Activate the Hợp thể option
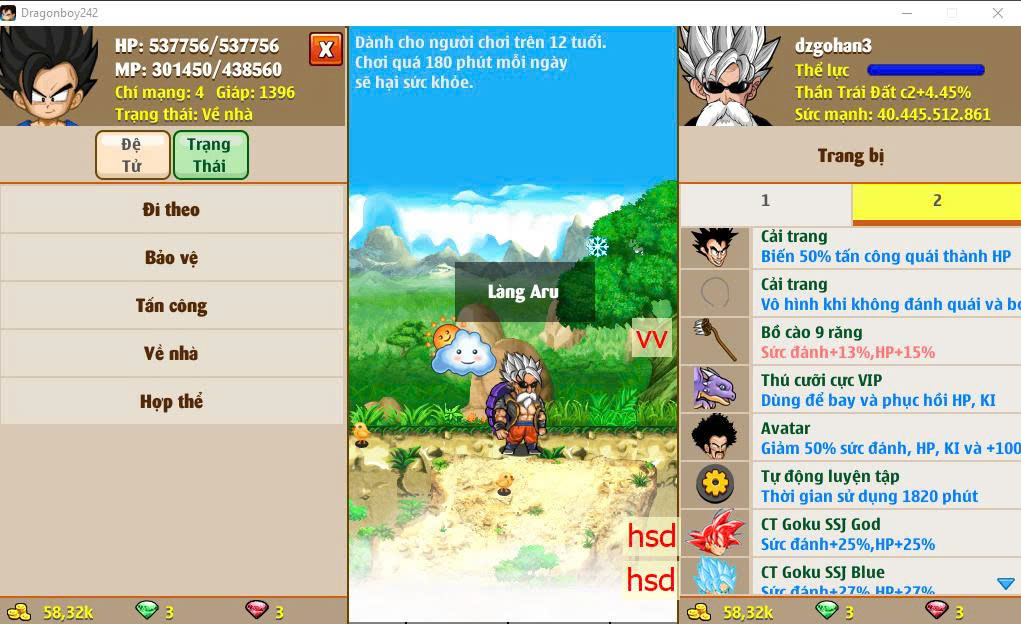Viewport: 1021px width, 624px height. coord(172,402)
